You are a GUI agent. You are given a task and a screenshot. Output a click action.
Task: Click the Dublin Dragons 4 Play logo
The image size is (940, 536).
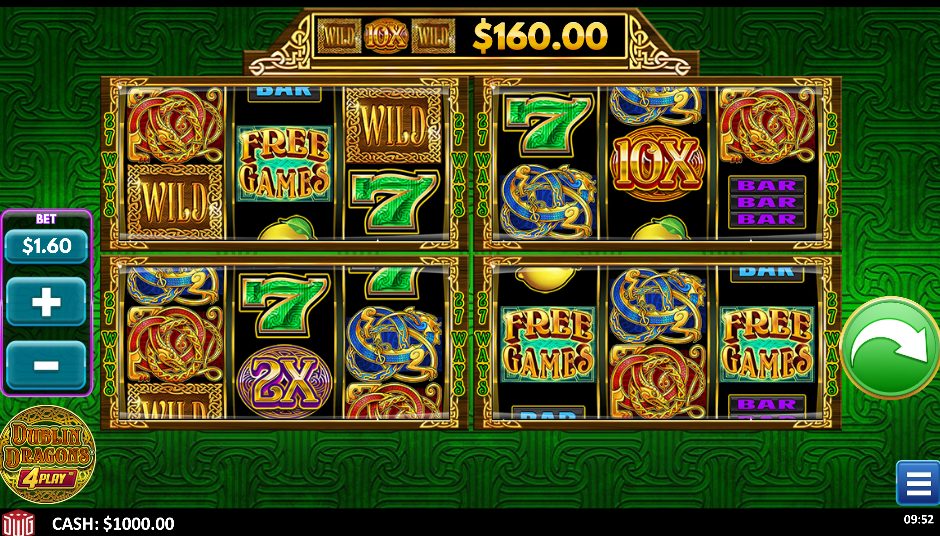tap(46, 456)
